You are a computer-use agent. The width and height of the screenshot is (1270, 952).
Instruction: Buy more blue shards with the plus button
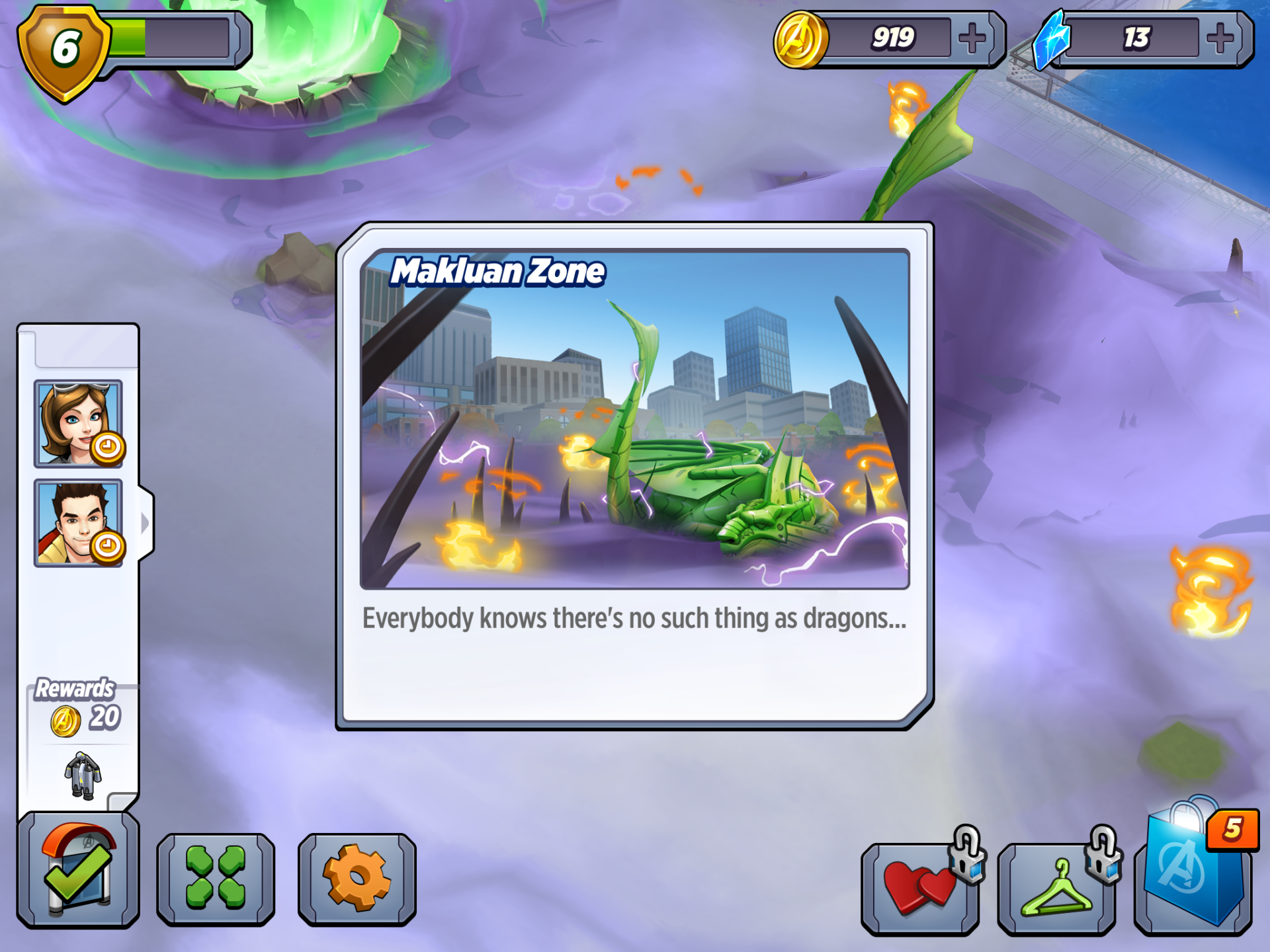[x=1220, y=38]
